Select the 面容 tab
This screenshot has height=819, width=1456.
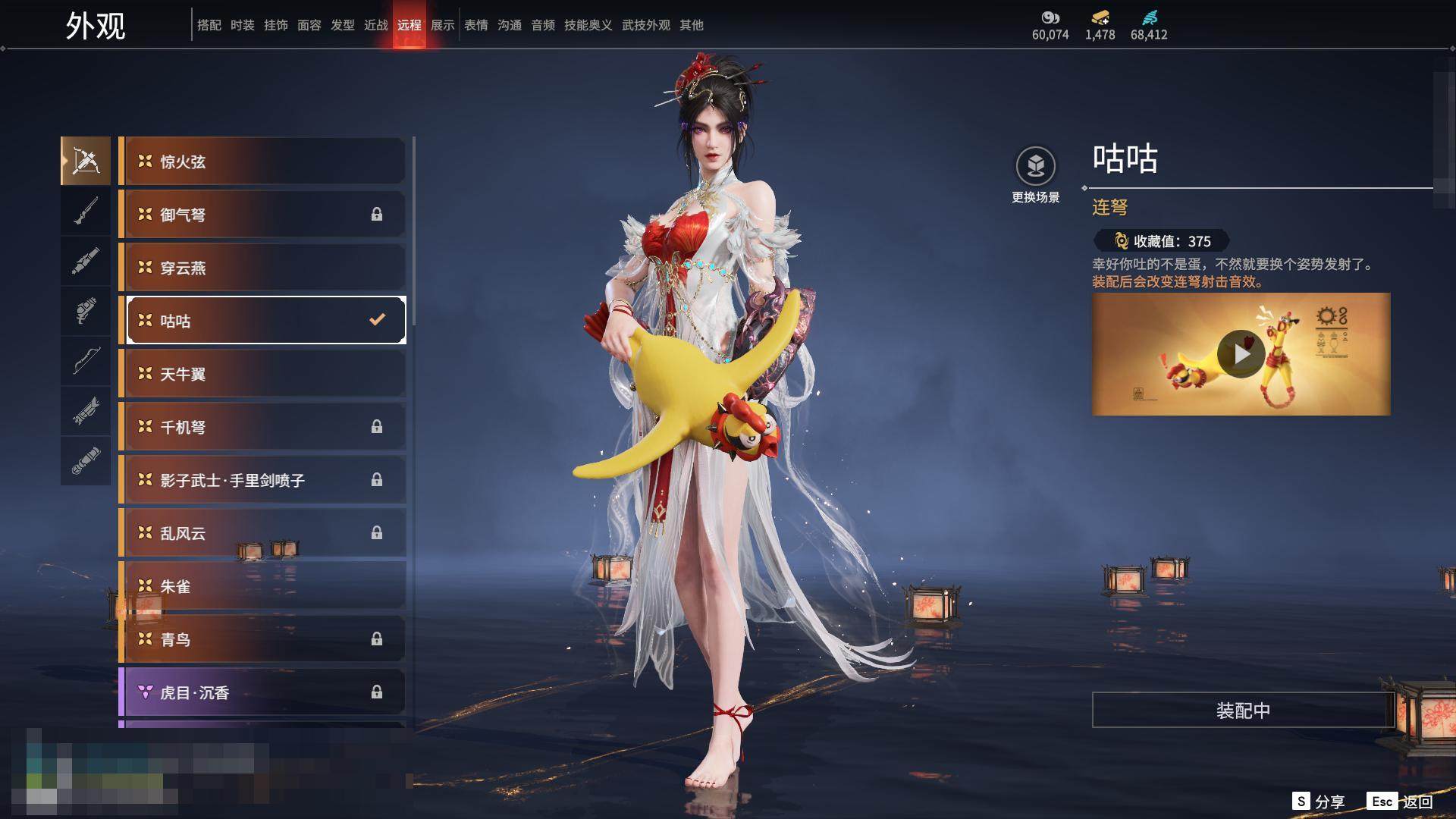click(x=309, y=25)
